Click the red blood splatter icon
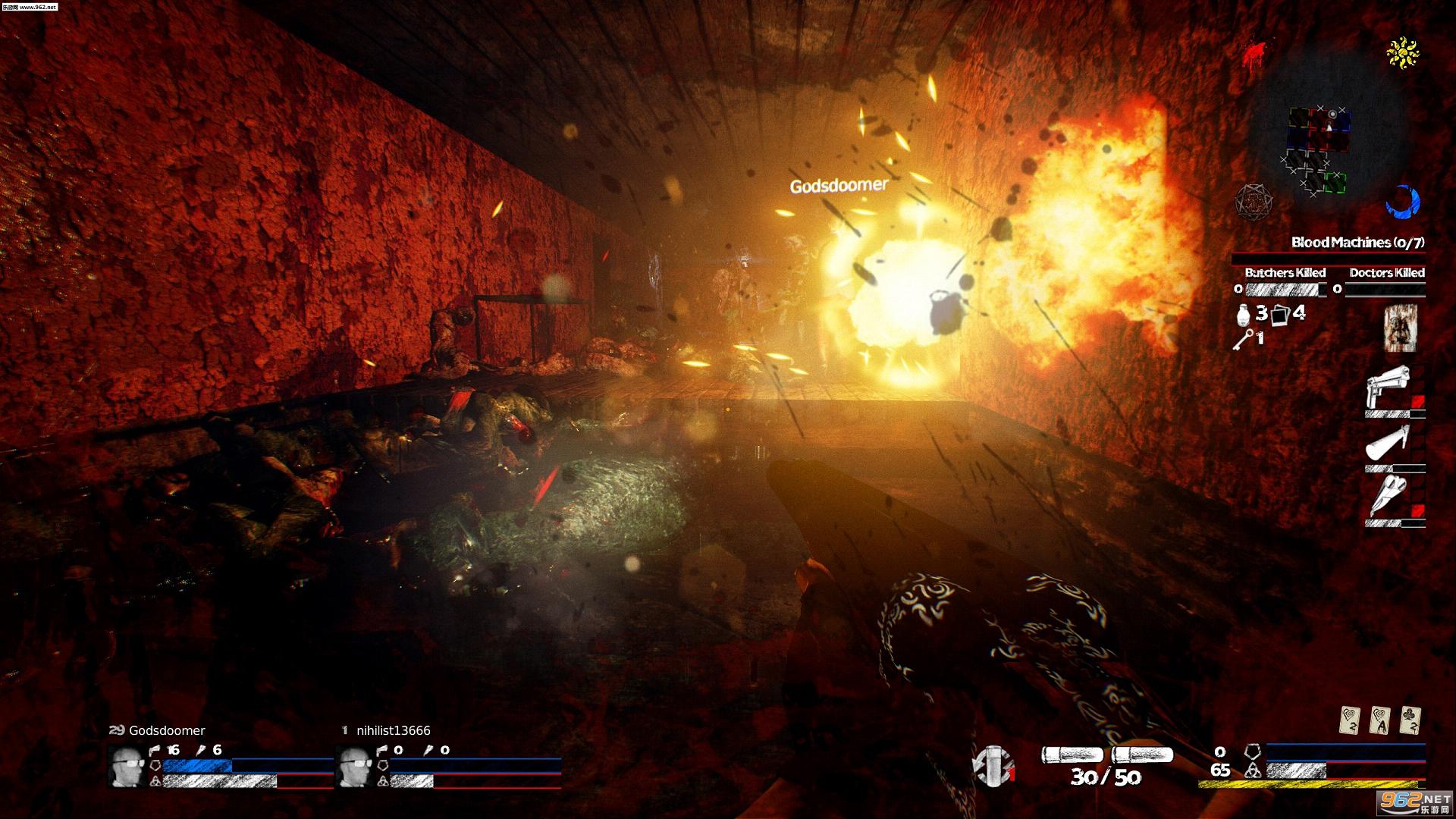1456x819 pixels. [x=1255, y=53]
